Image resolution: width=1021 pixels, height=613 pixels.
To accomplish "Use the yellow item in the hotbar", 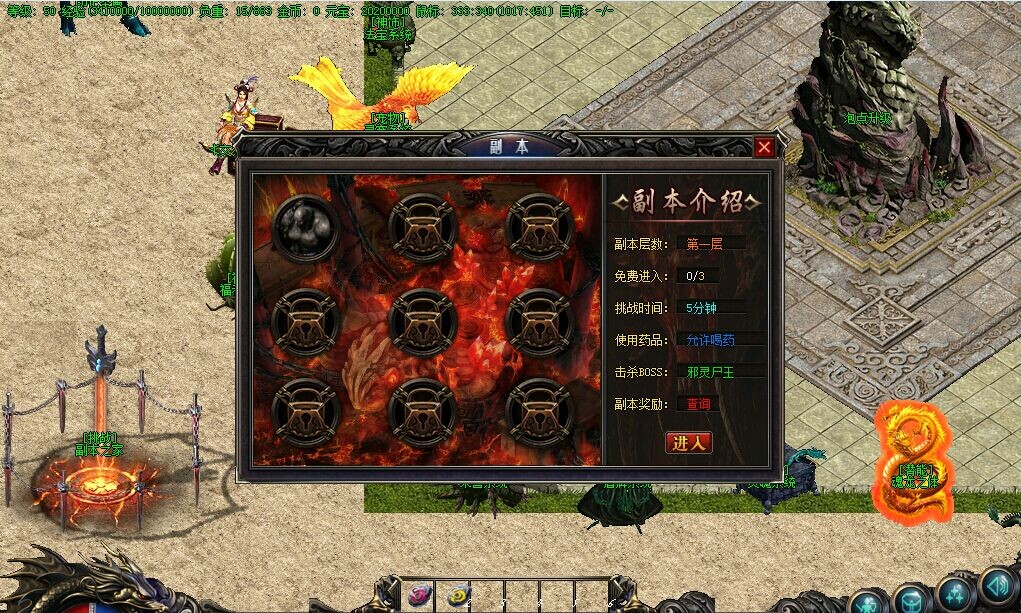I will pos(458,596).
